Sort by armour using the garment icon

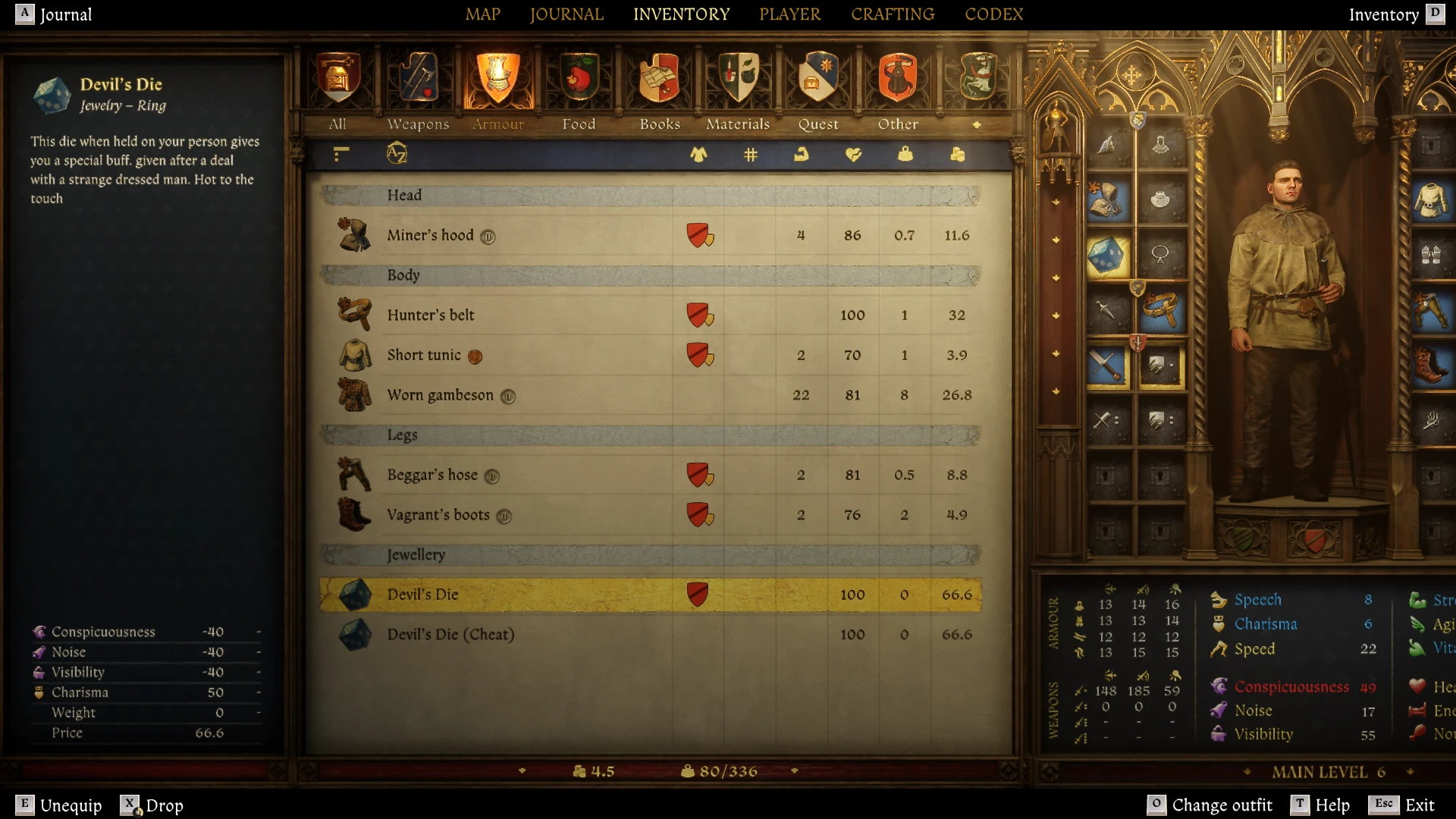(x=699, y=154)
